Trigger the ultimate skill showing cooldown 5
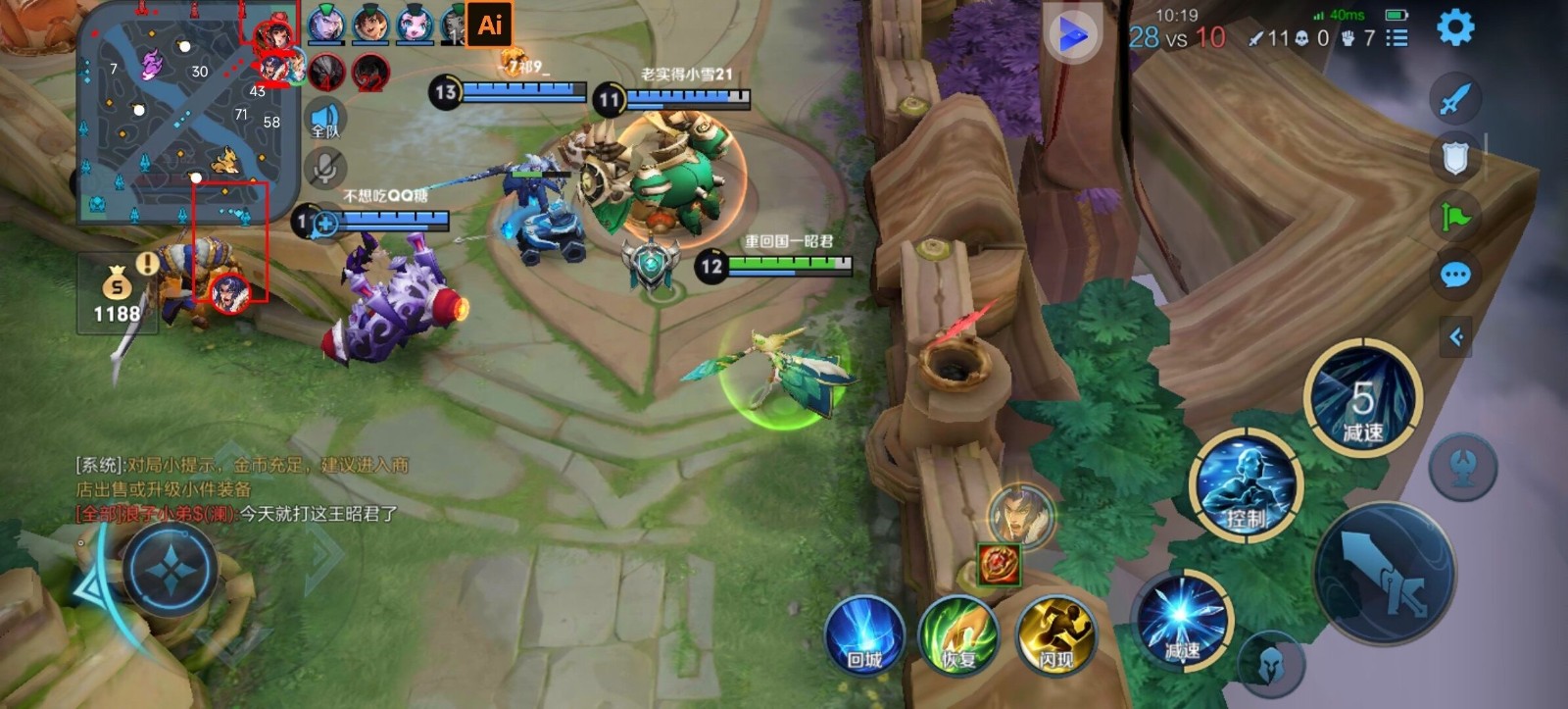The image size is (1568, 709). pyautogui.click(x=1362, y=398)
